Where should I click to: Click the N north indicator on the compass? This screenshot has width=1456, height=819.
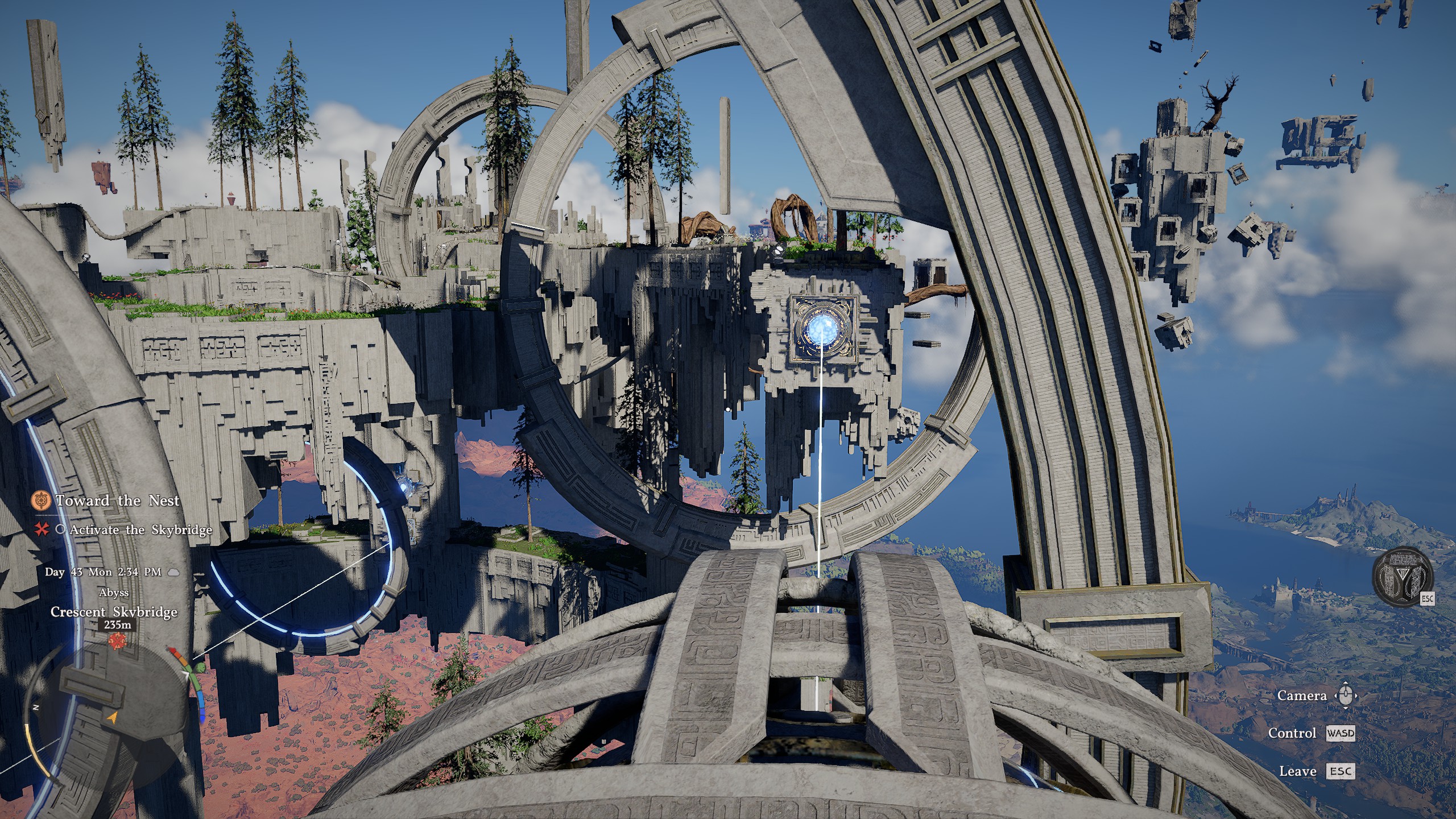click(x=36, y=707)
